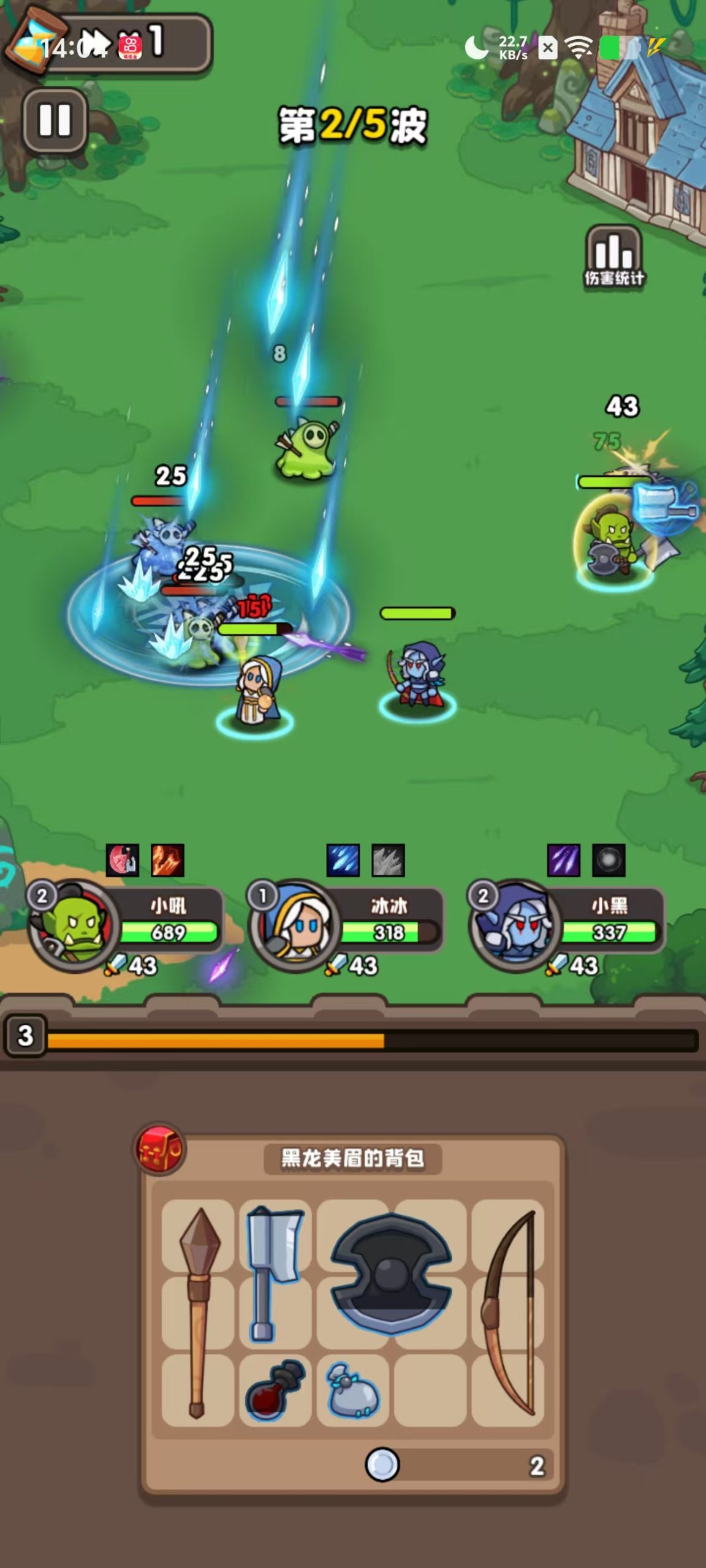
Task: Select the black shield in the backpack
Action: [391, 1273]
